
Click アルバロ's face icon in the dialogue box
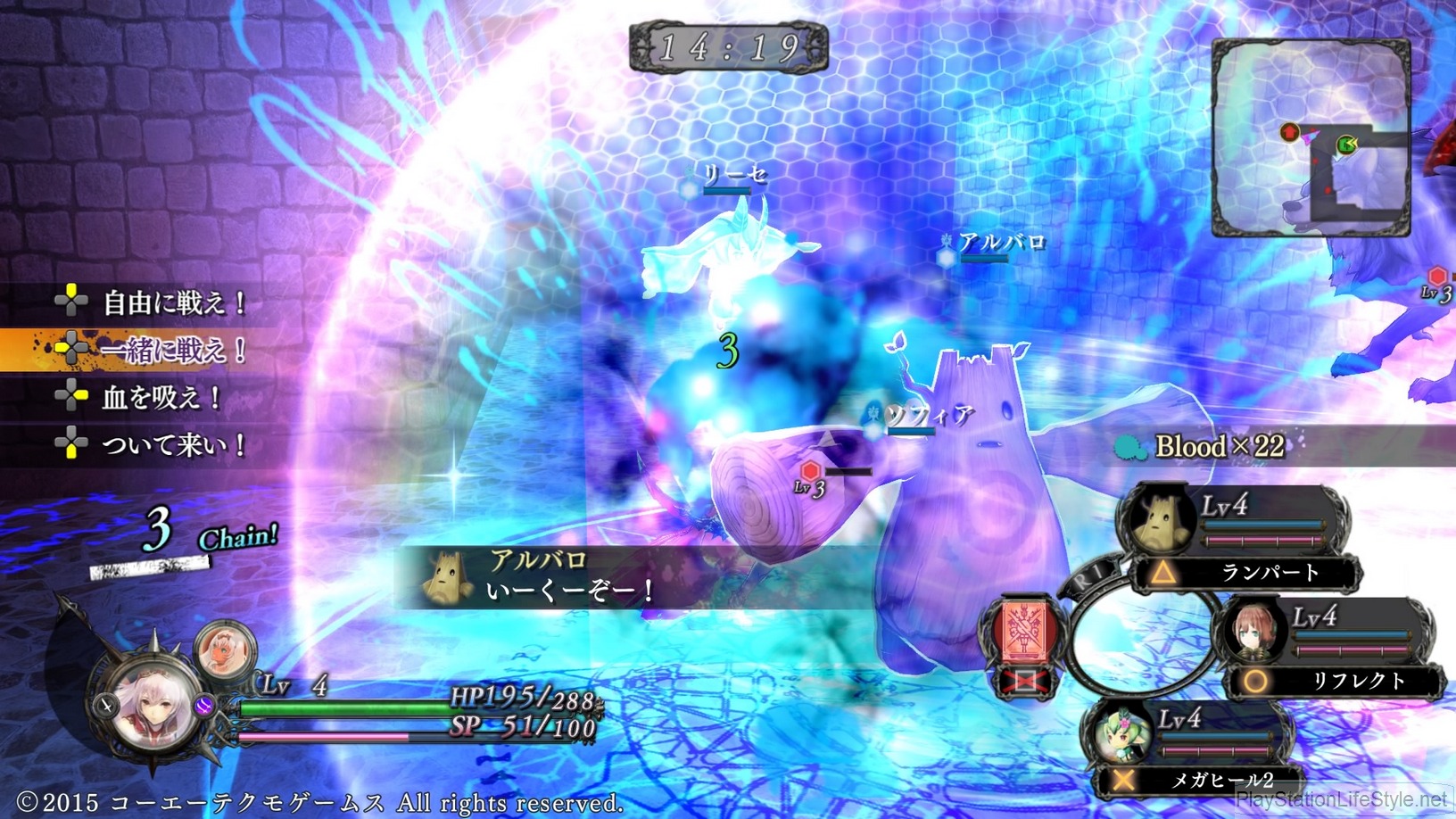[446, 580]
